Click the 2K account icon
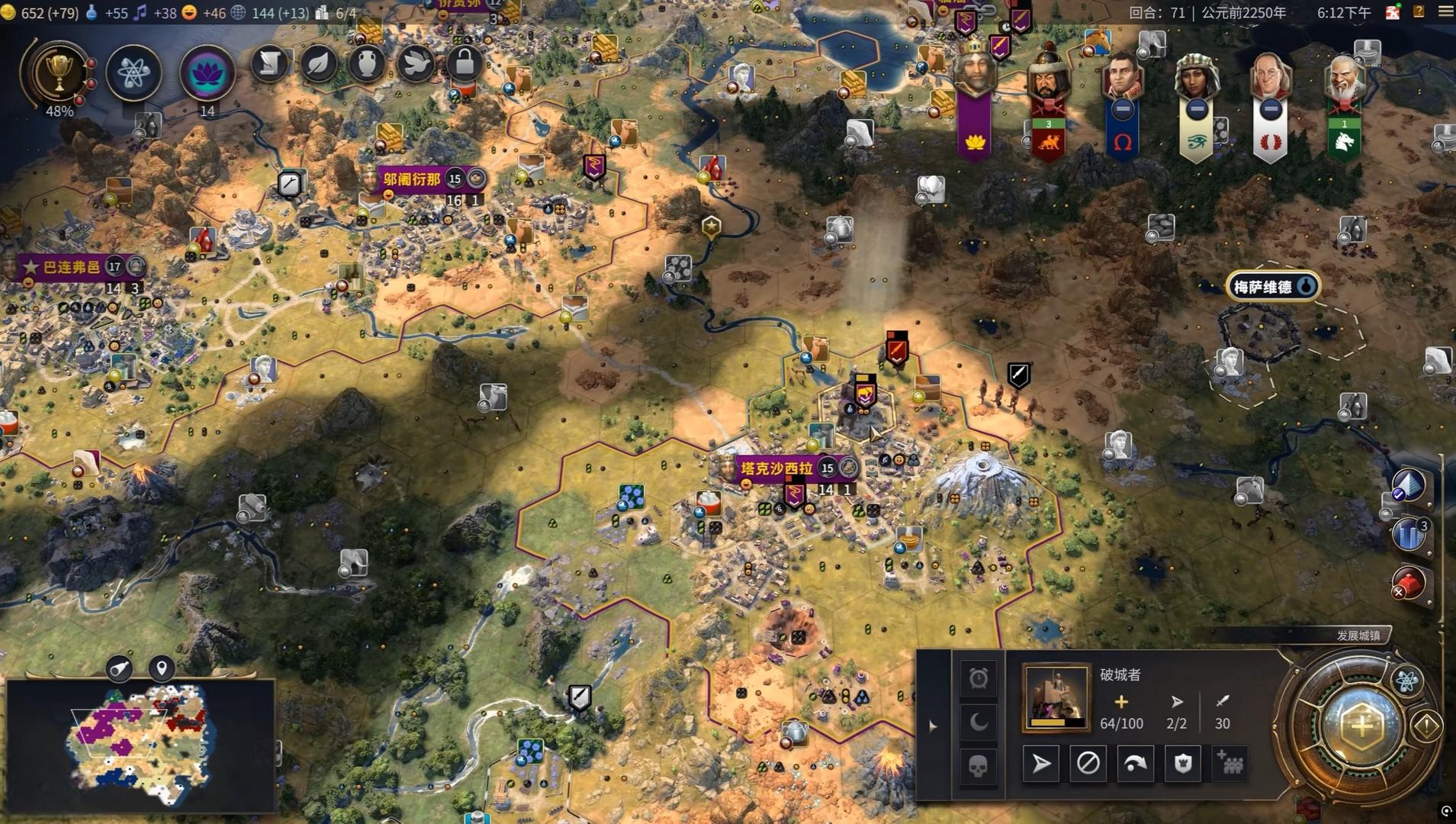1456x824 pixels. (1393, 12)
